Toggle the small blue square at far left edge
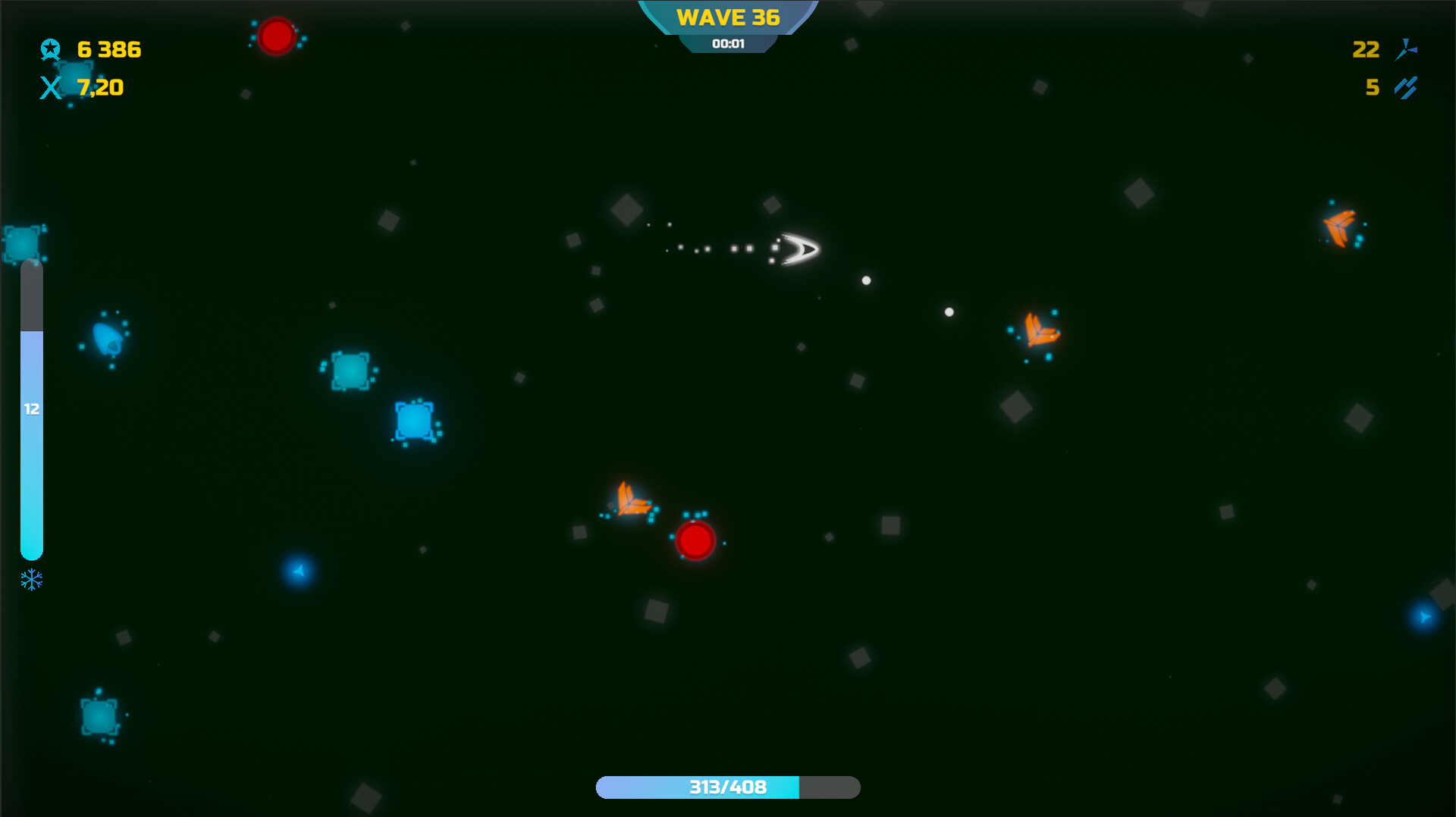This screenshot has height=817, width=1456. click(21, 243)
